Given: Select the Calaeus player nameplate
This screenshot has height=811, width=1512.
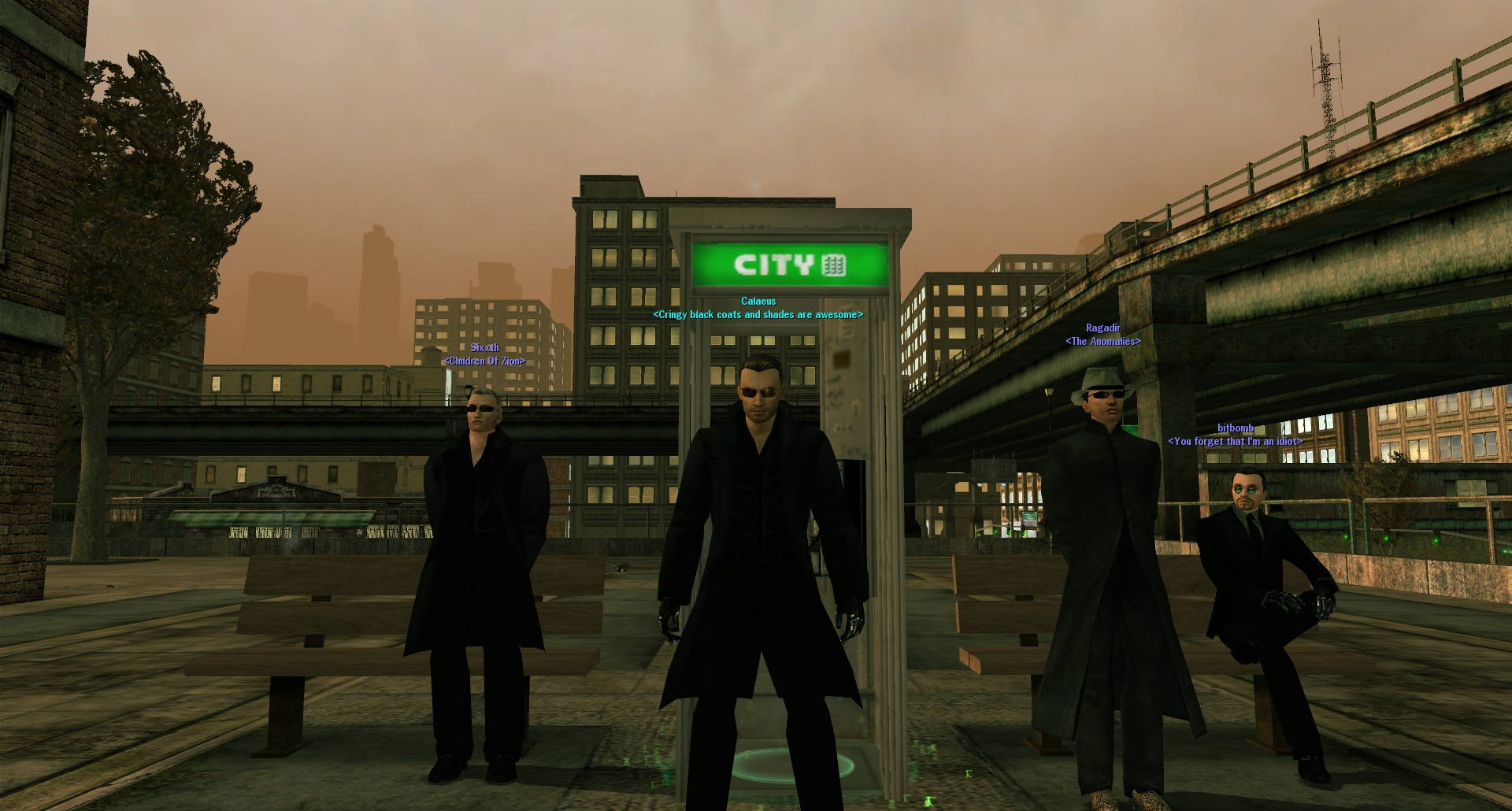Looking at the screenshot, I should pyautogui.click(x=758, y=302).
